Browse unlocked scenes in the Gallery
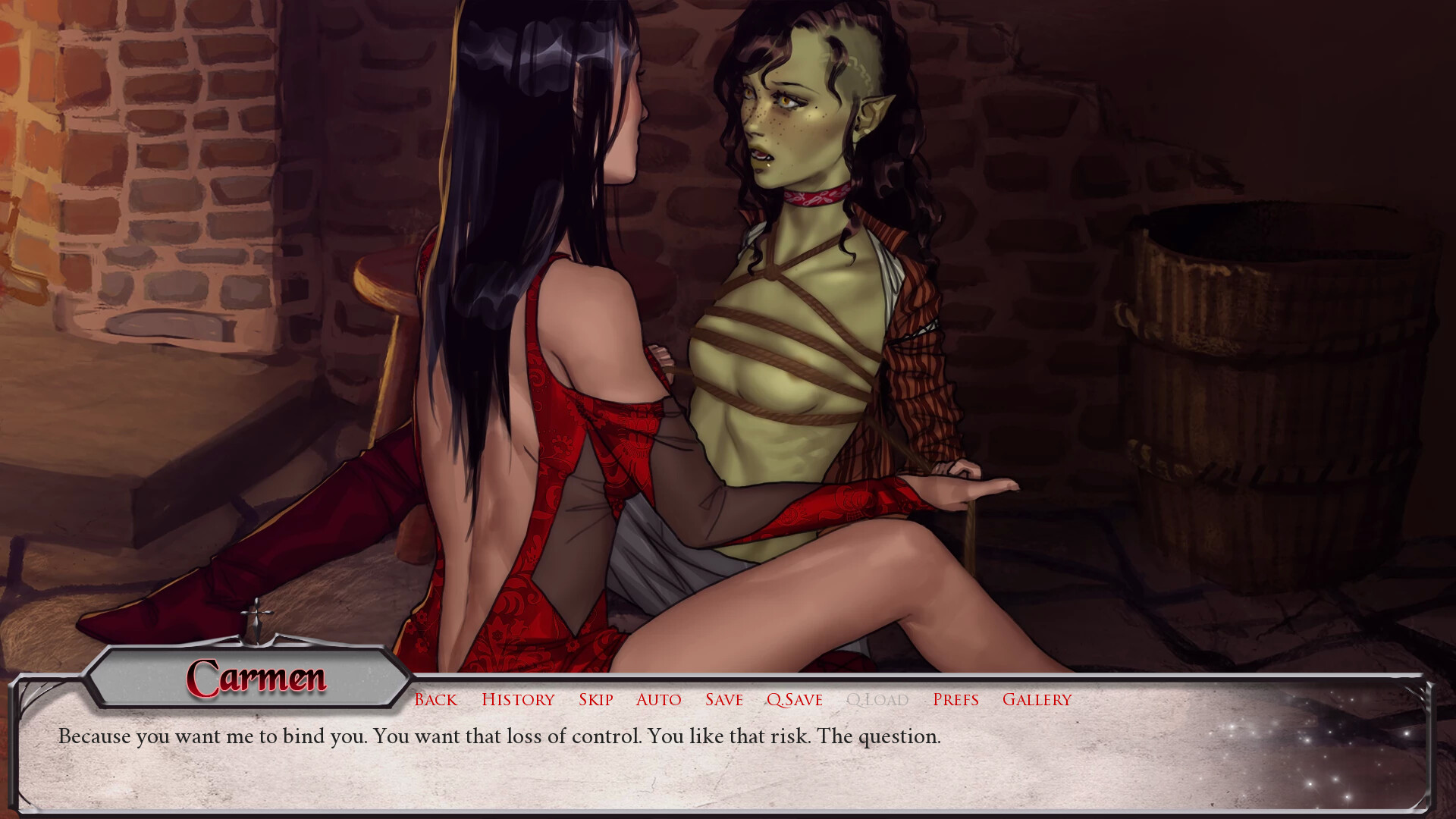Viewport: 1456px width, 819px height. pyautogui.click(x=1037, y=699)
